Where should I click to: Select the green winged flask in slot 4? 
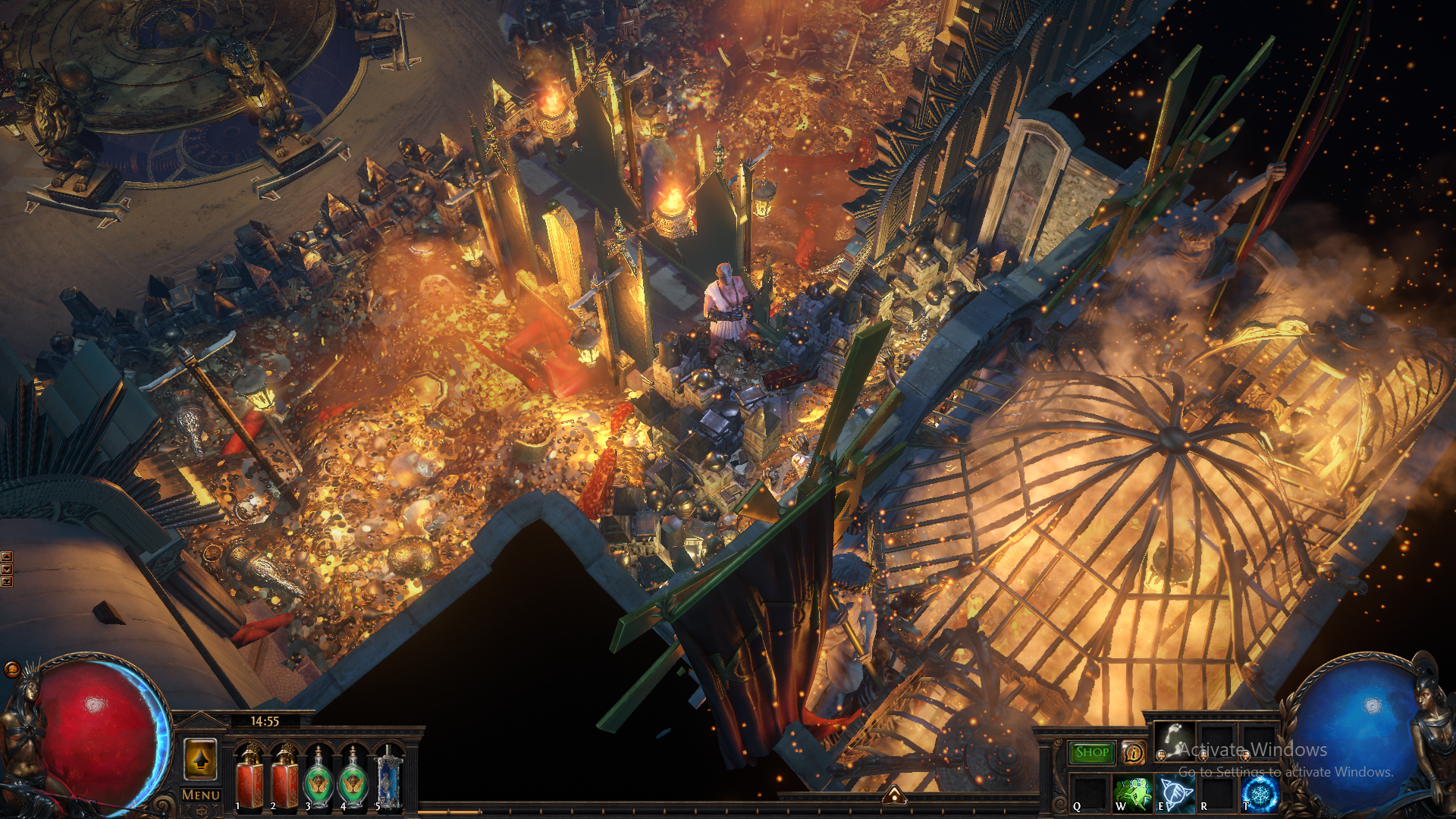click(353, 778)
